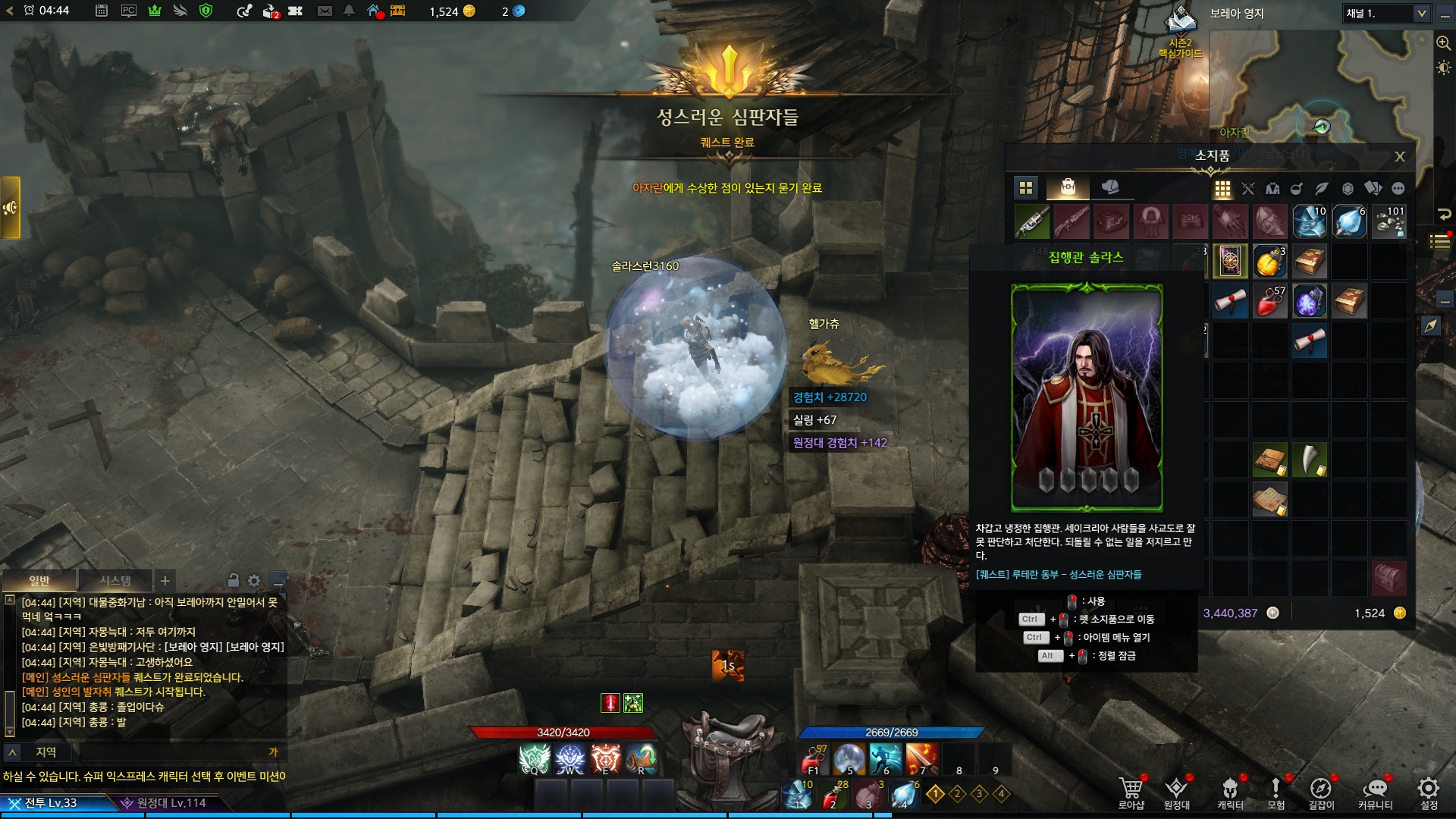Open the 커뮤니티 community menu
This screenshot has height=819, width=1456.
(x=1375, y=792)
